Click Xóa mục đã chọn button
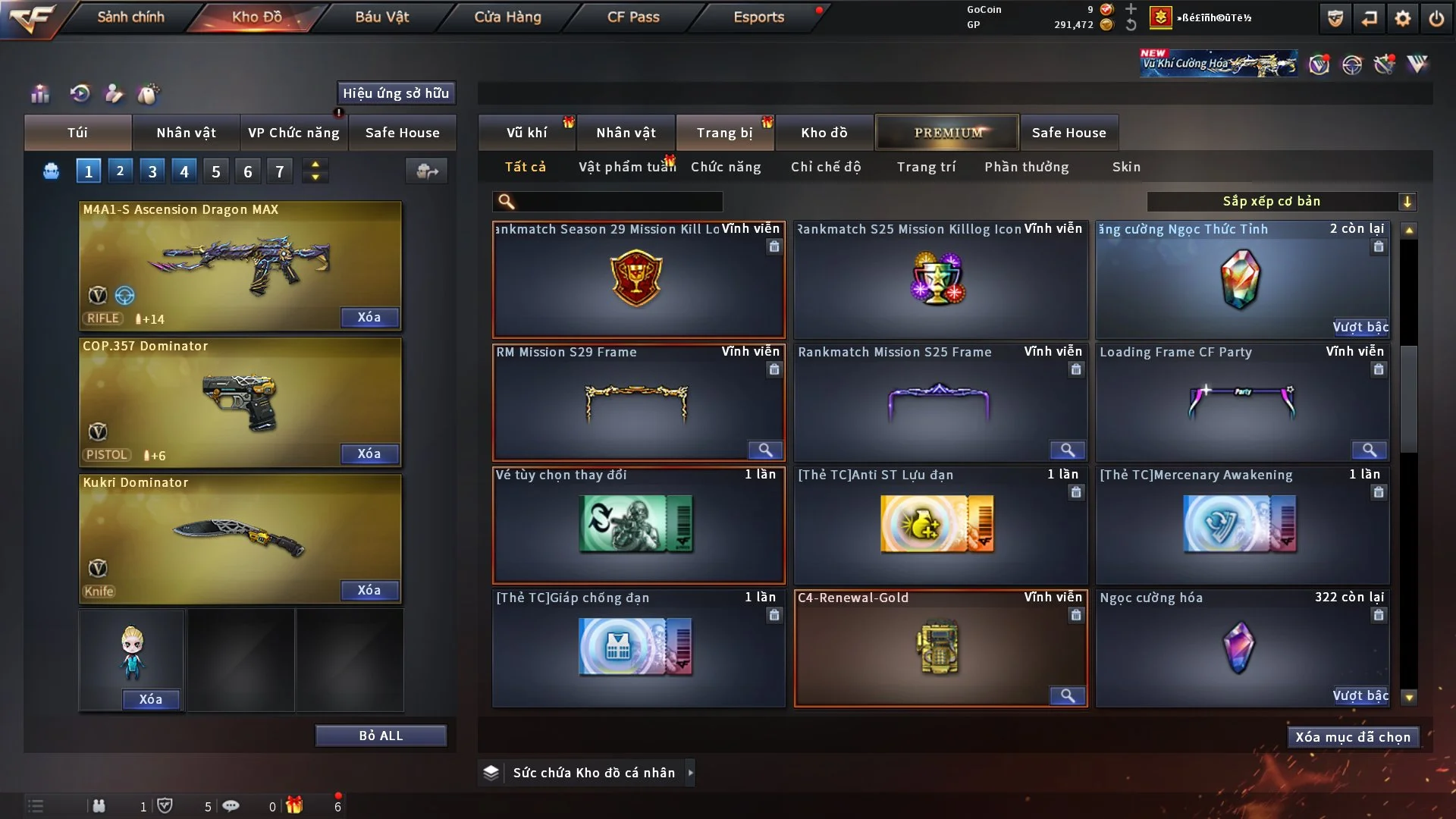Viewport: 1456px width, 819px height. pos(1353,737)
